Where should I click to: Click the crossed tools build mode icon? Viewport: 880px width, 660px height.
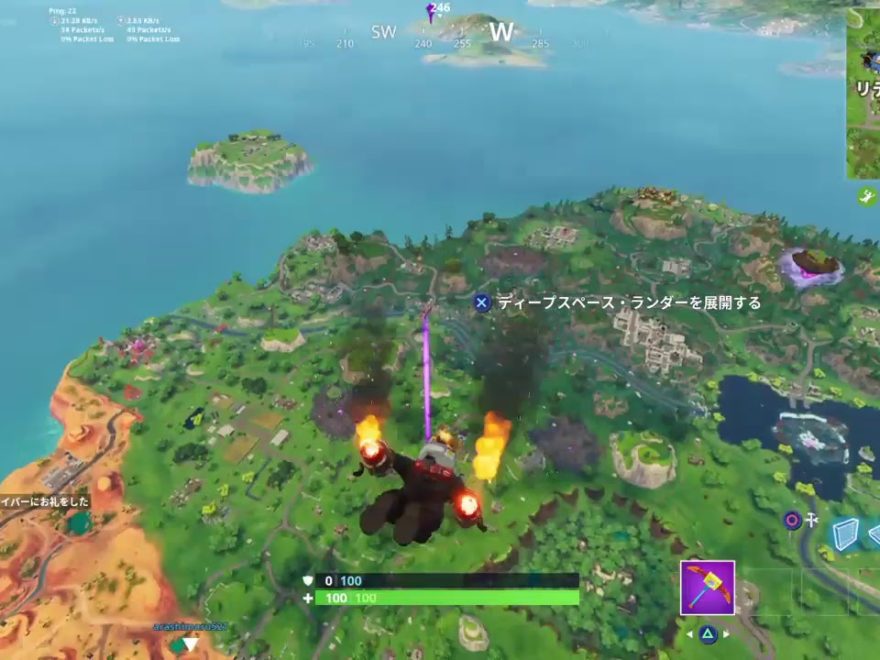point(813,520)
